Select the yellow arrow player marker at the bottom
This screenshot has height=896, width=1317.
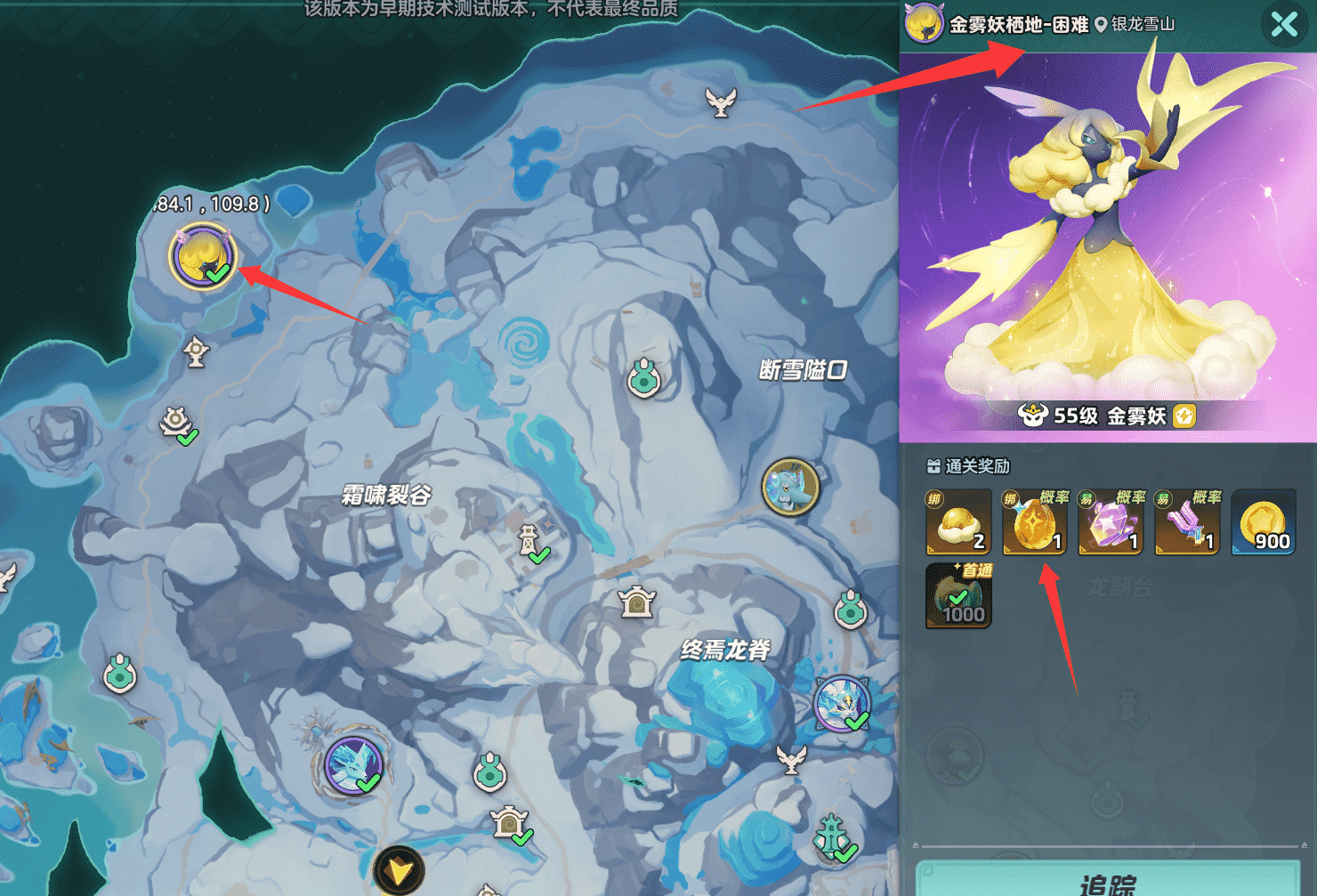pyautogui.click(x=399, y=869)
